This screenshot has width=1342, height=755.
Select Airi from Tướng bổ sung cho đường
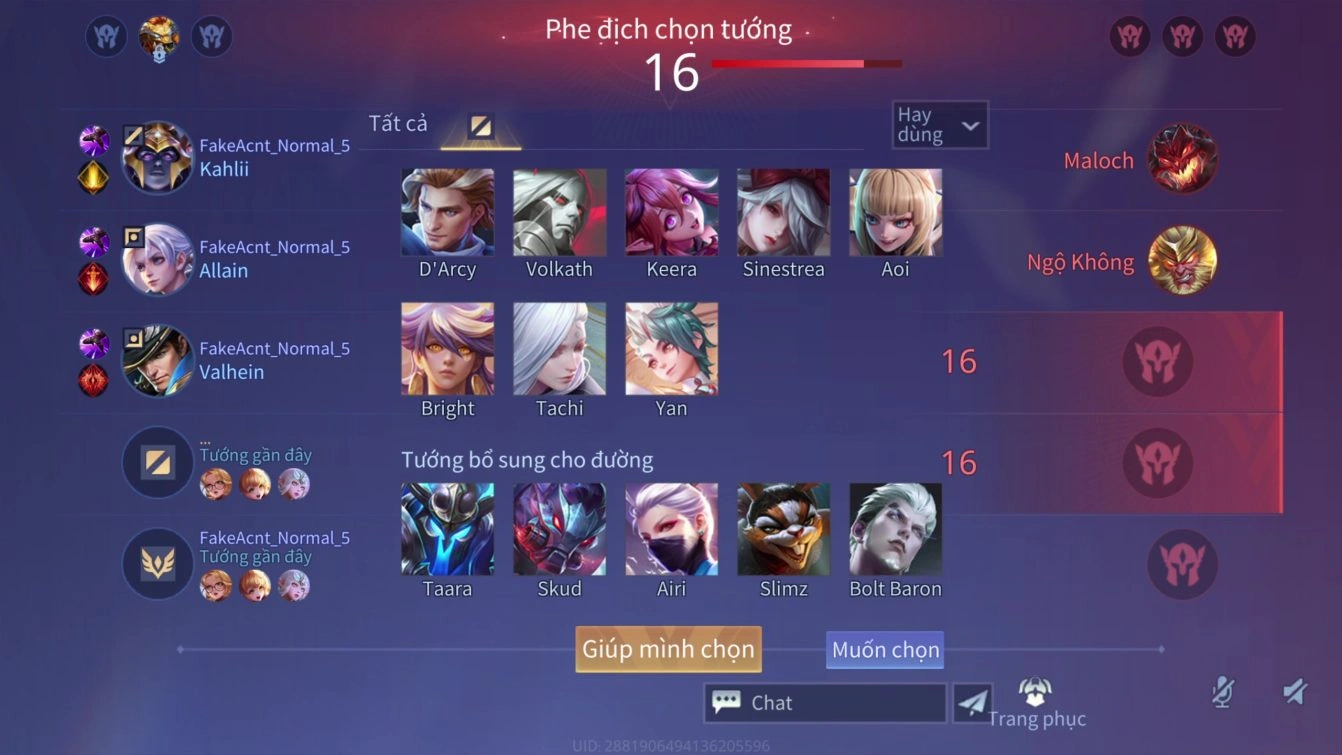coord(671,530)
